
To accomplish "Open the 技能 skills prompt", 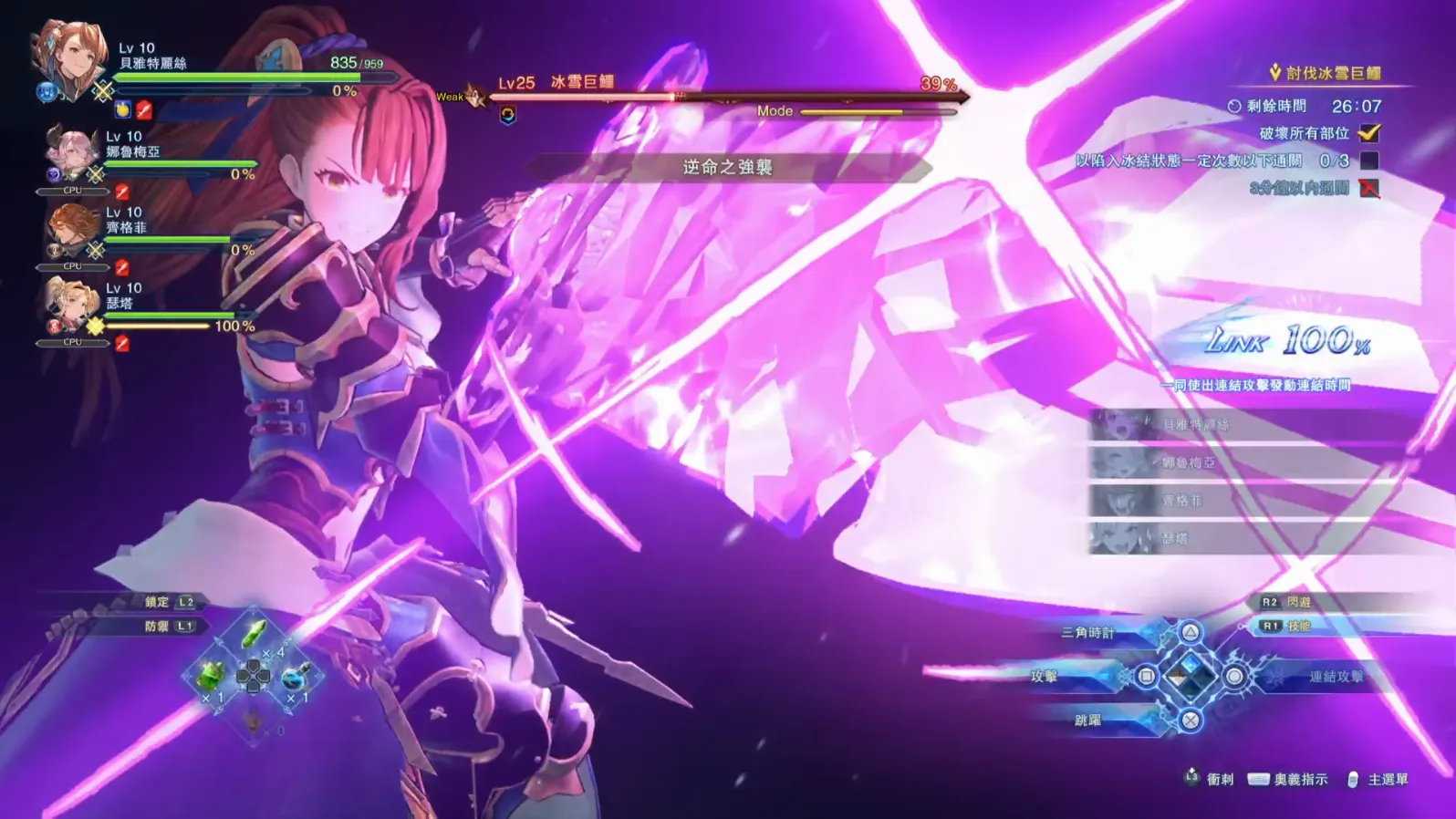I will [x=1299, y=626].
